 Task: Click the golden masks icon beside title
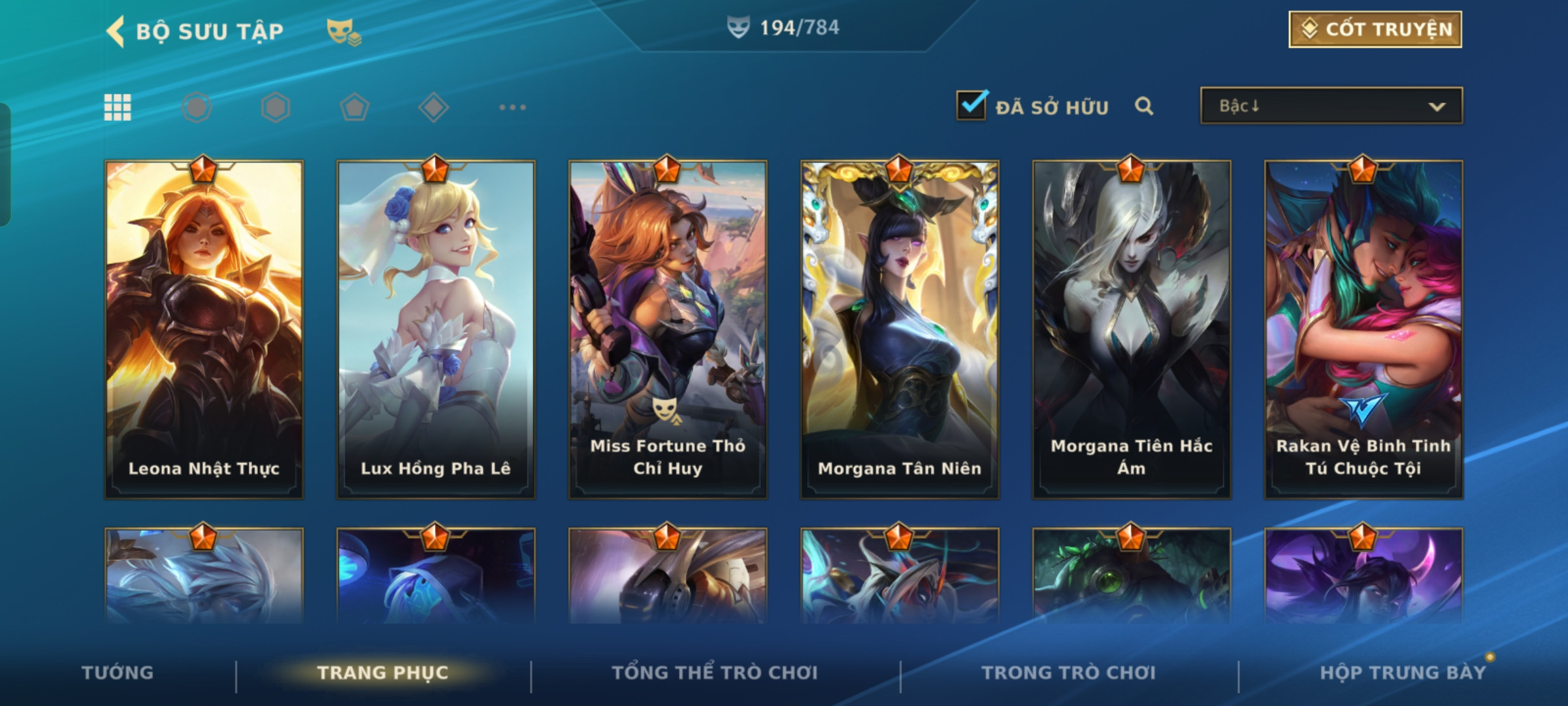pos(343,31)
